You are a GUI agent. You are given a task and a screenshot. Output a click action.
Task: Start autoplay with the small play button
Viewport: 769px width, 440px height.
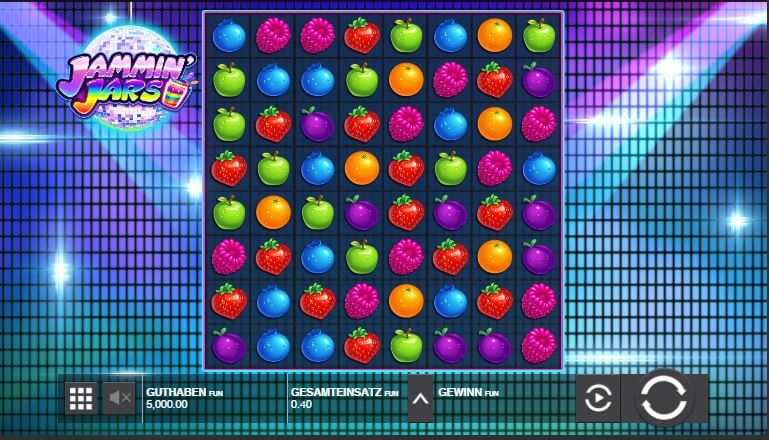tap(597, 399)
